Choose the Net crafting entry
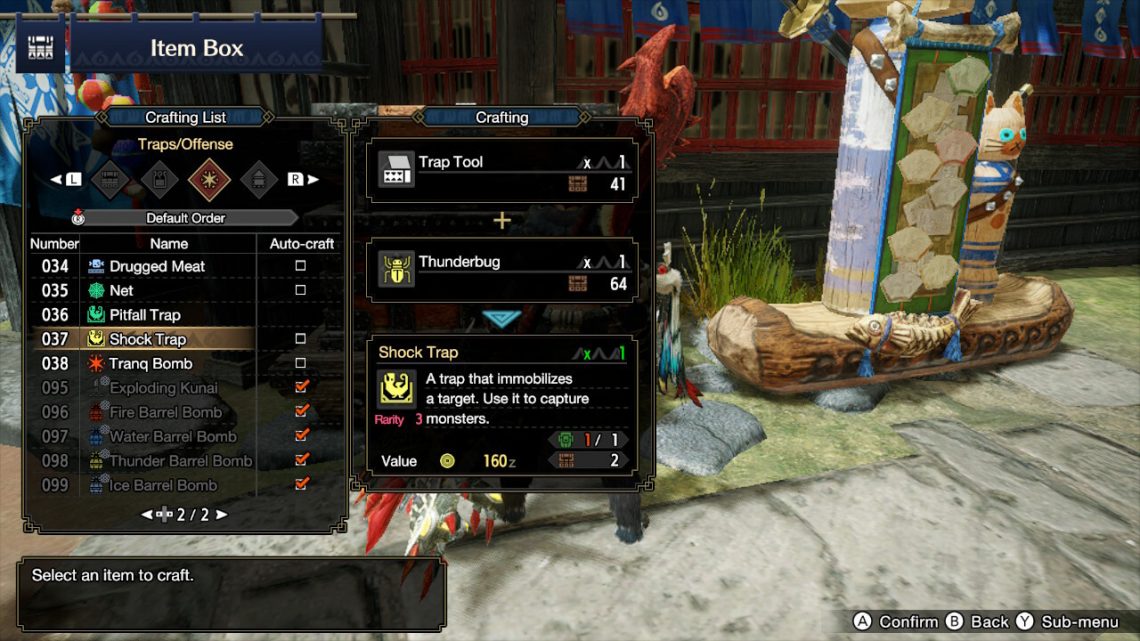 click(x=121, y=290)
